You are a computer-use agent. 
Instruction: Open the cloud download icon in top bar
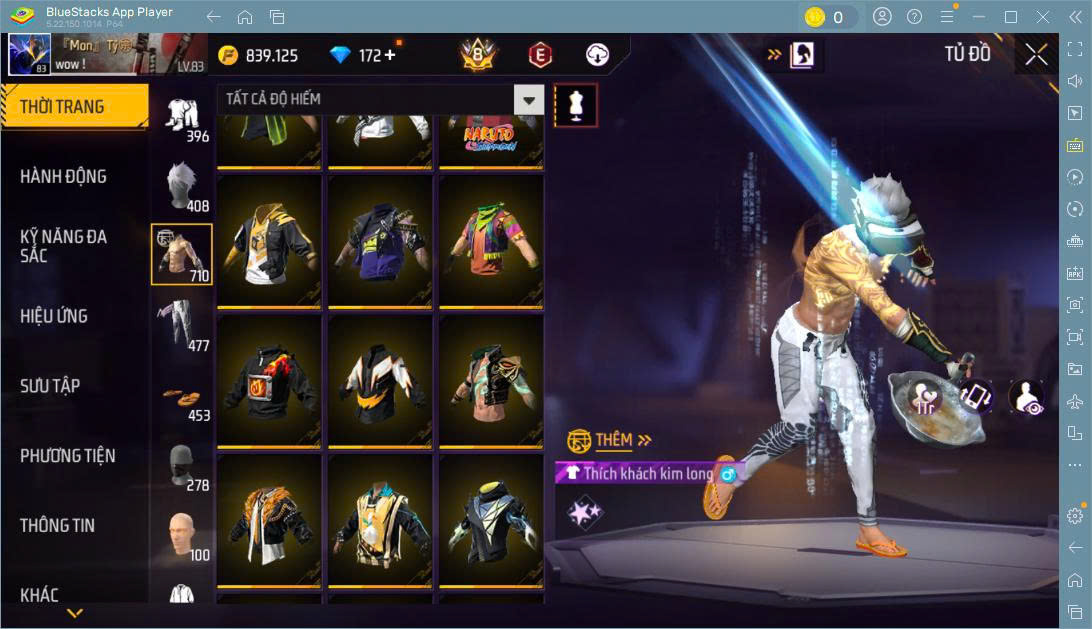click(x=597, y=55)
